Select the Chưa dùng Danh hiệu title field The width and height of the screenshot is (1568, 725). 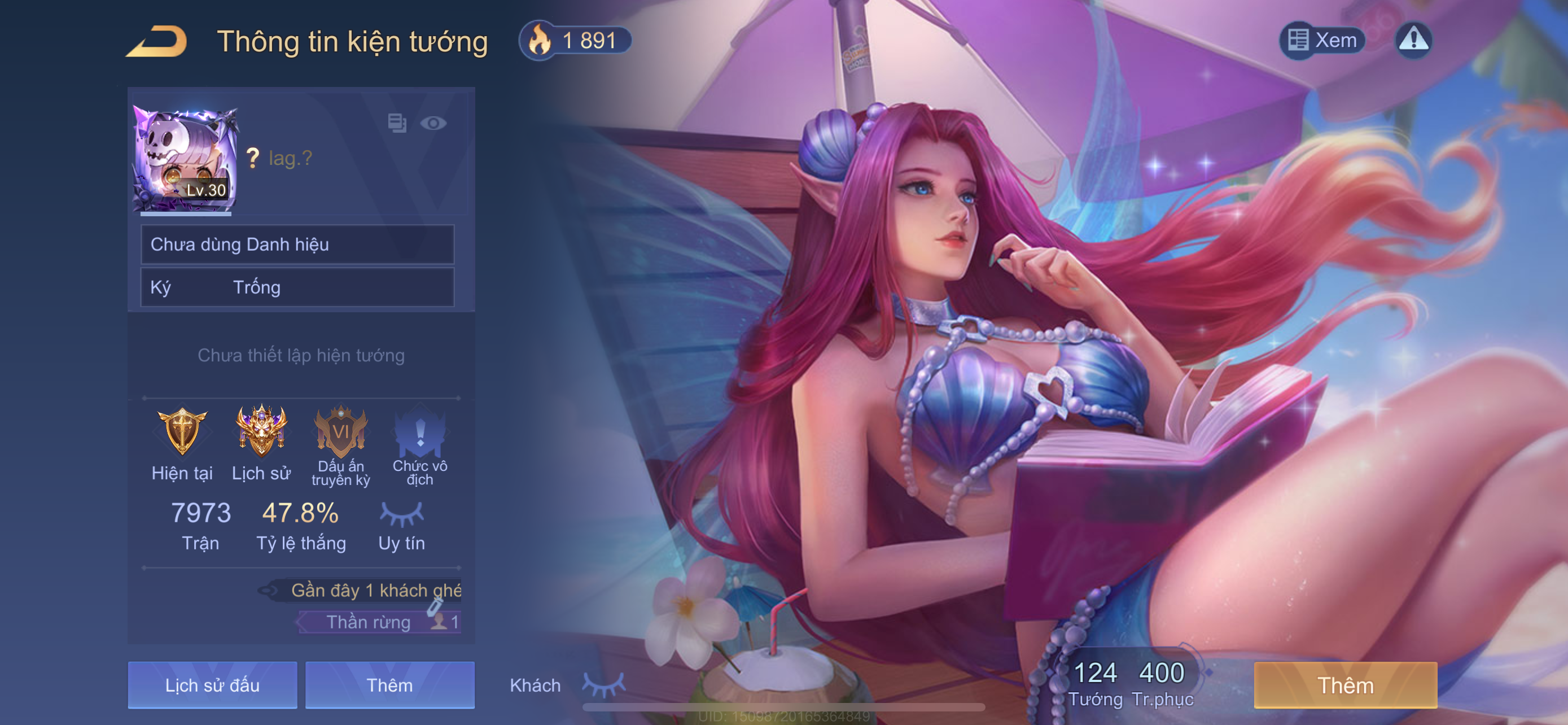(x=297, y=244)
